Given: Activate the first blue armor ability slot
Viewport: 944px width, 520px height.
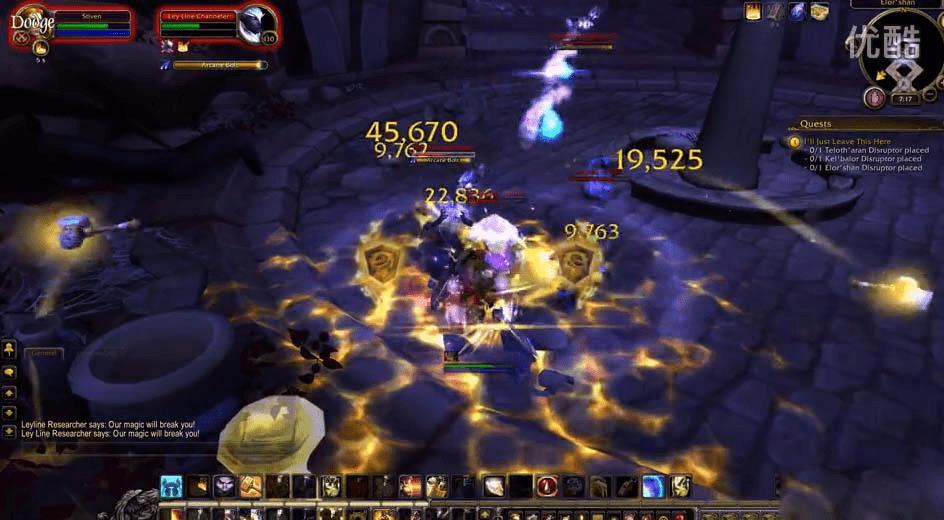Looking at the screenshot, I should point(171,486).
